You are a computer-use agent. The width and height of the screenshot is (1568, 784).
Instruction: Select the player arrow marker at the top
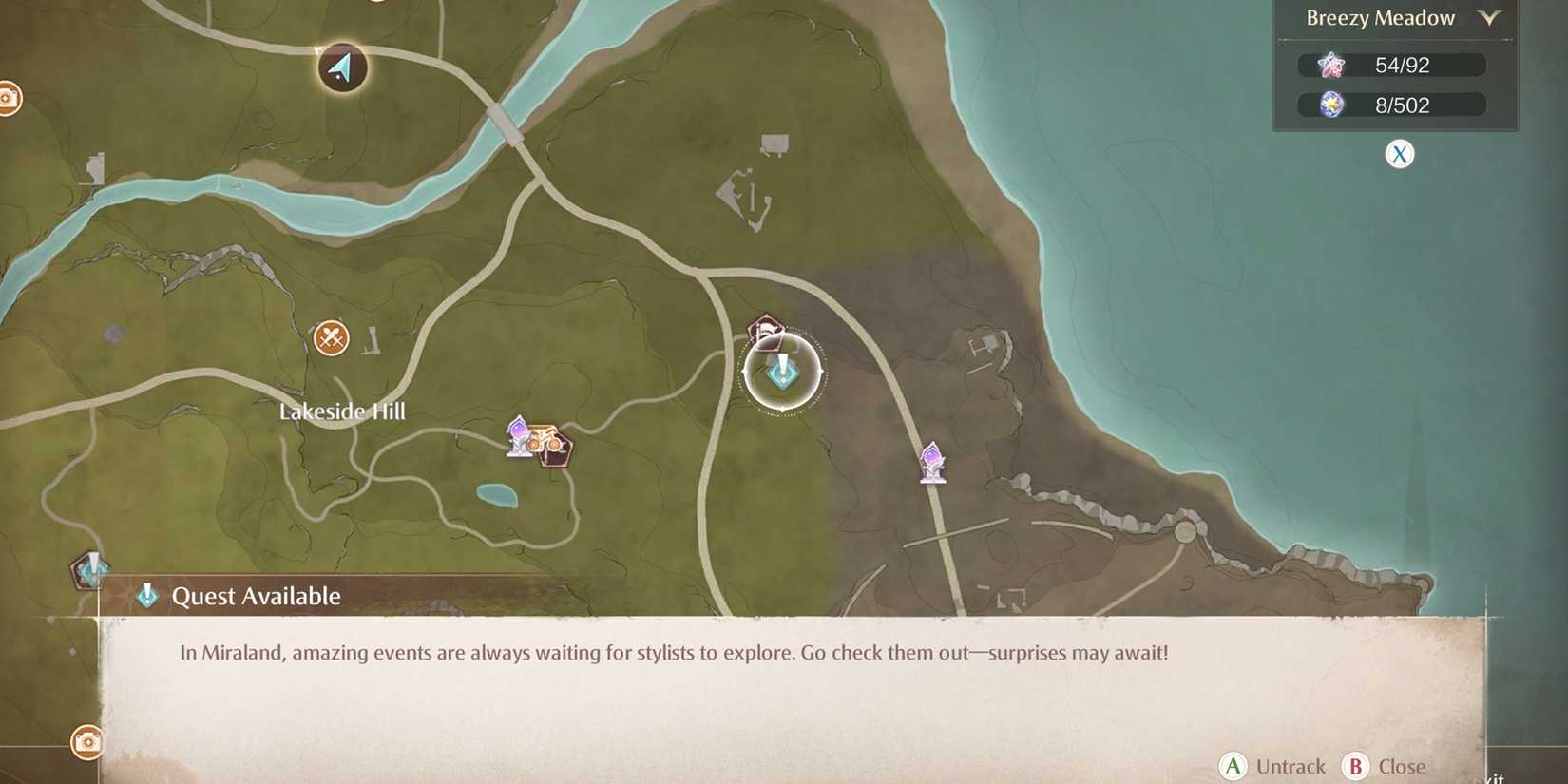pos(341,69)
